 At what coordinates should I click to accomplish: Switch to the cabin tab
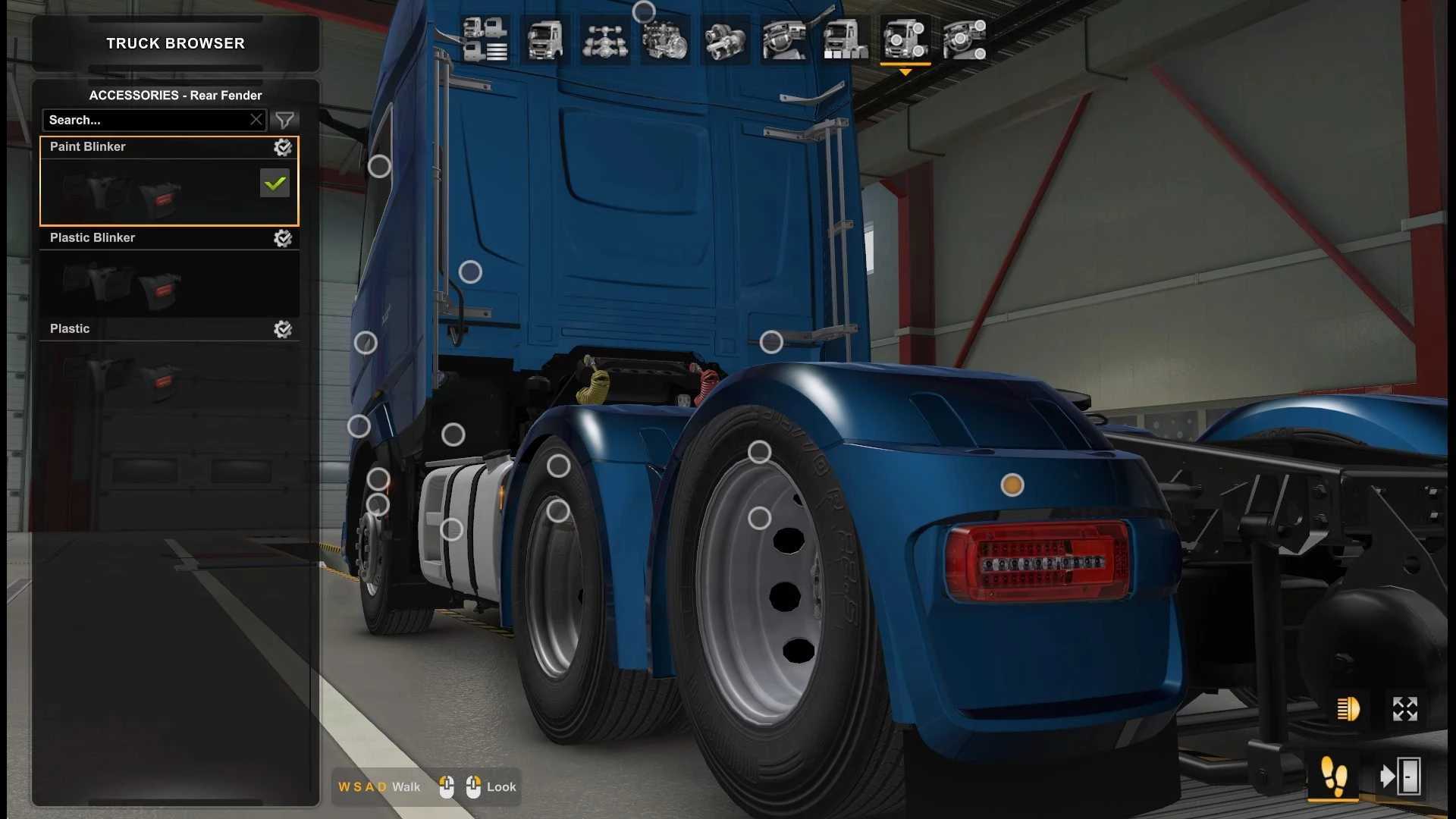(544, 39)
